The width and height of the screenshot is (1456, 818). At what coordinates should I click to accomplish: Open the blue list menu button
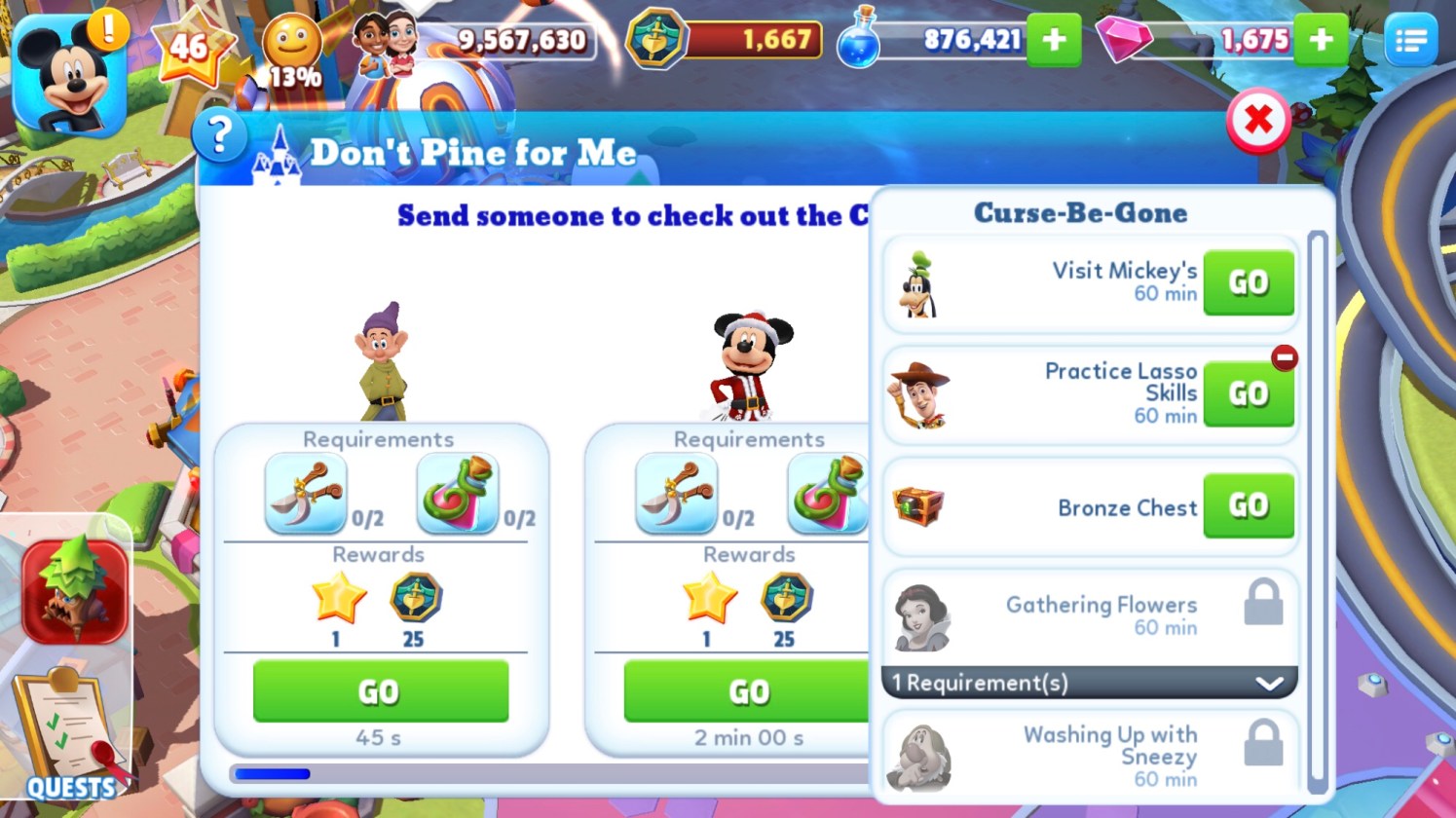[1410, 41]
